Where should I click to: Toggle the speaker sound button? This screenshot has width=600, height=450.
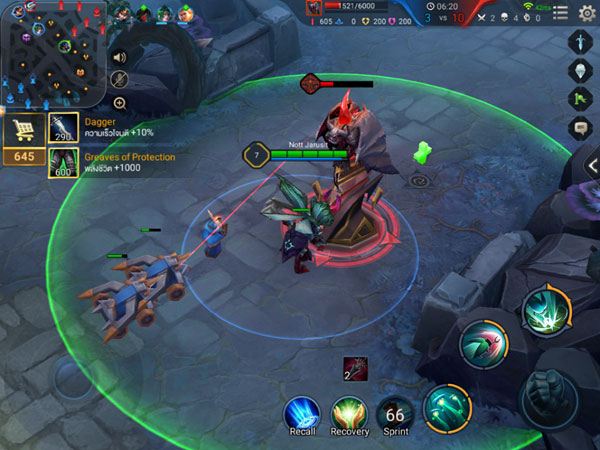click(120, 56)
